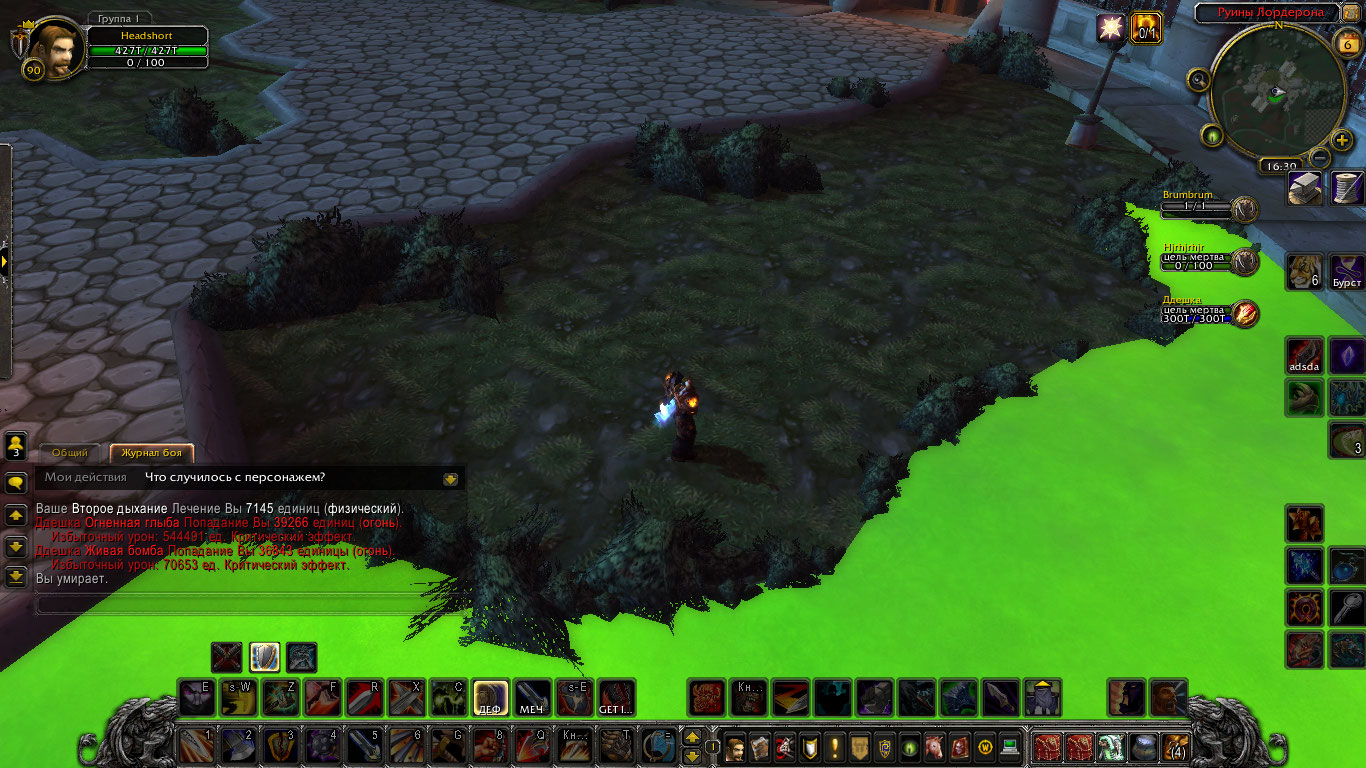Open the combat log filter dropdown arrow

point(451,479)
